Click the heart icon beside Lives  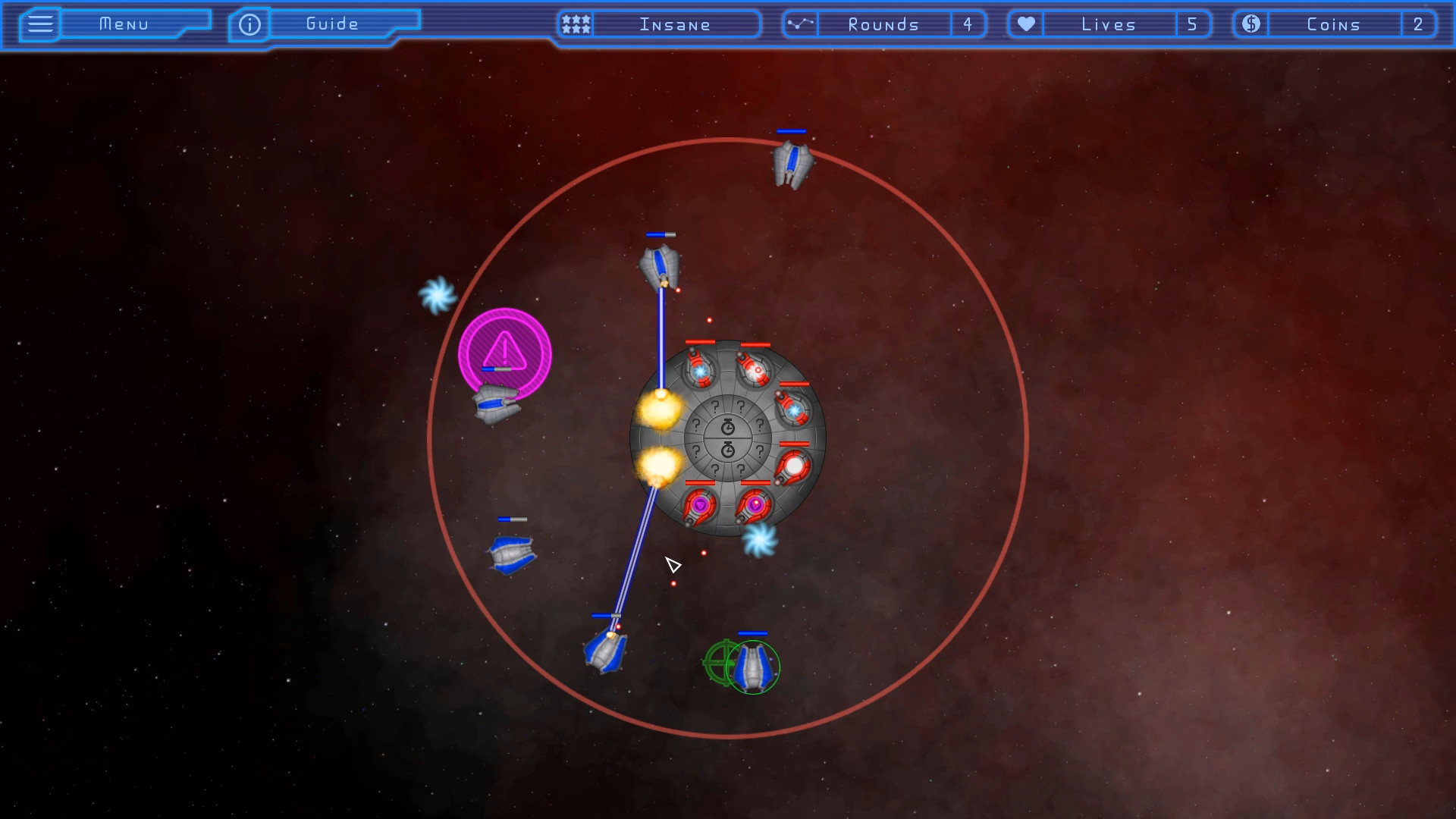click(x=1025, y=24)
